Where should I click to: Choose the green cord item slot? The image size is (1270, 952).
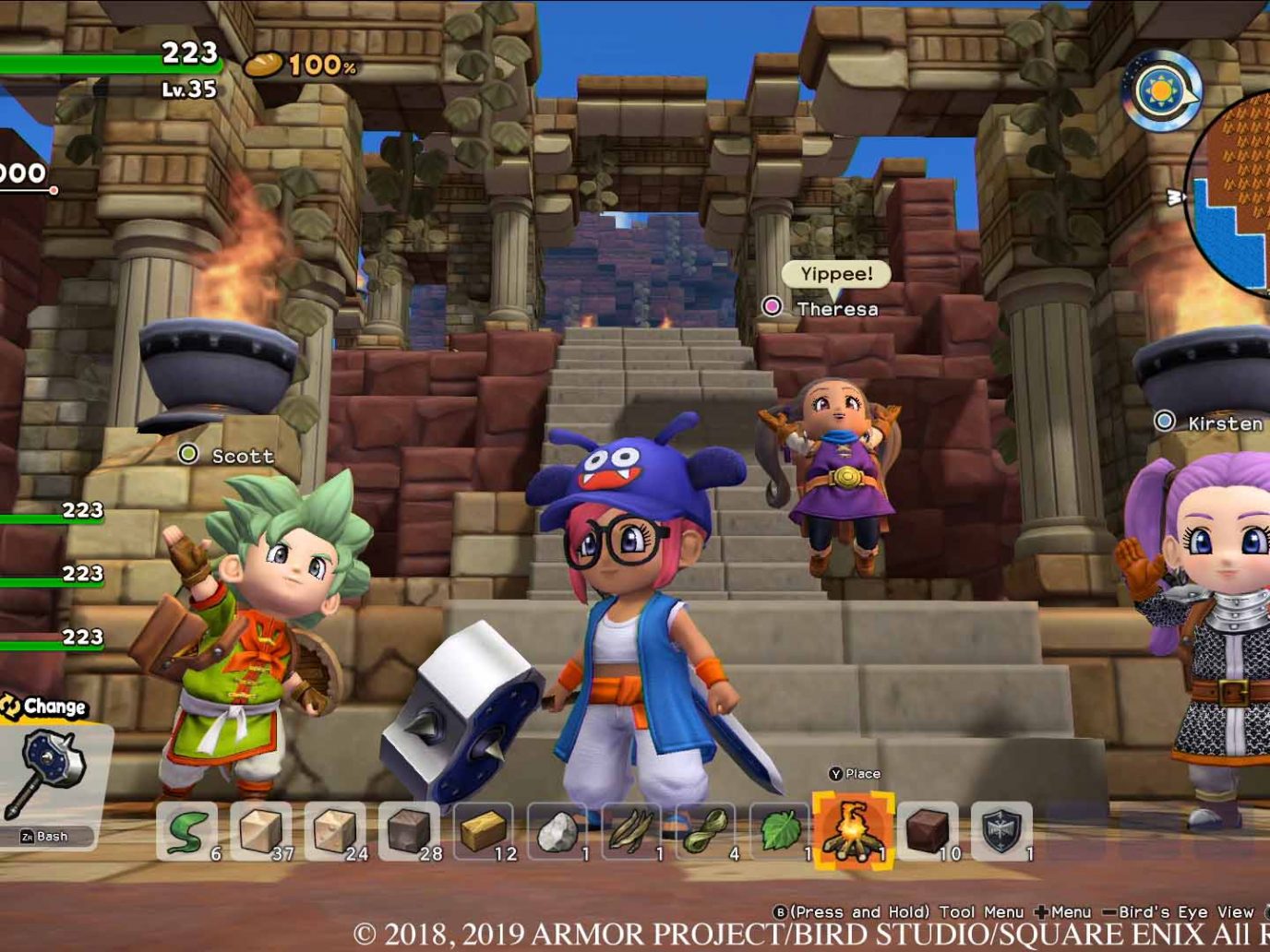706,831
